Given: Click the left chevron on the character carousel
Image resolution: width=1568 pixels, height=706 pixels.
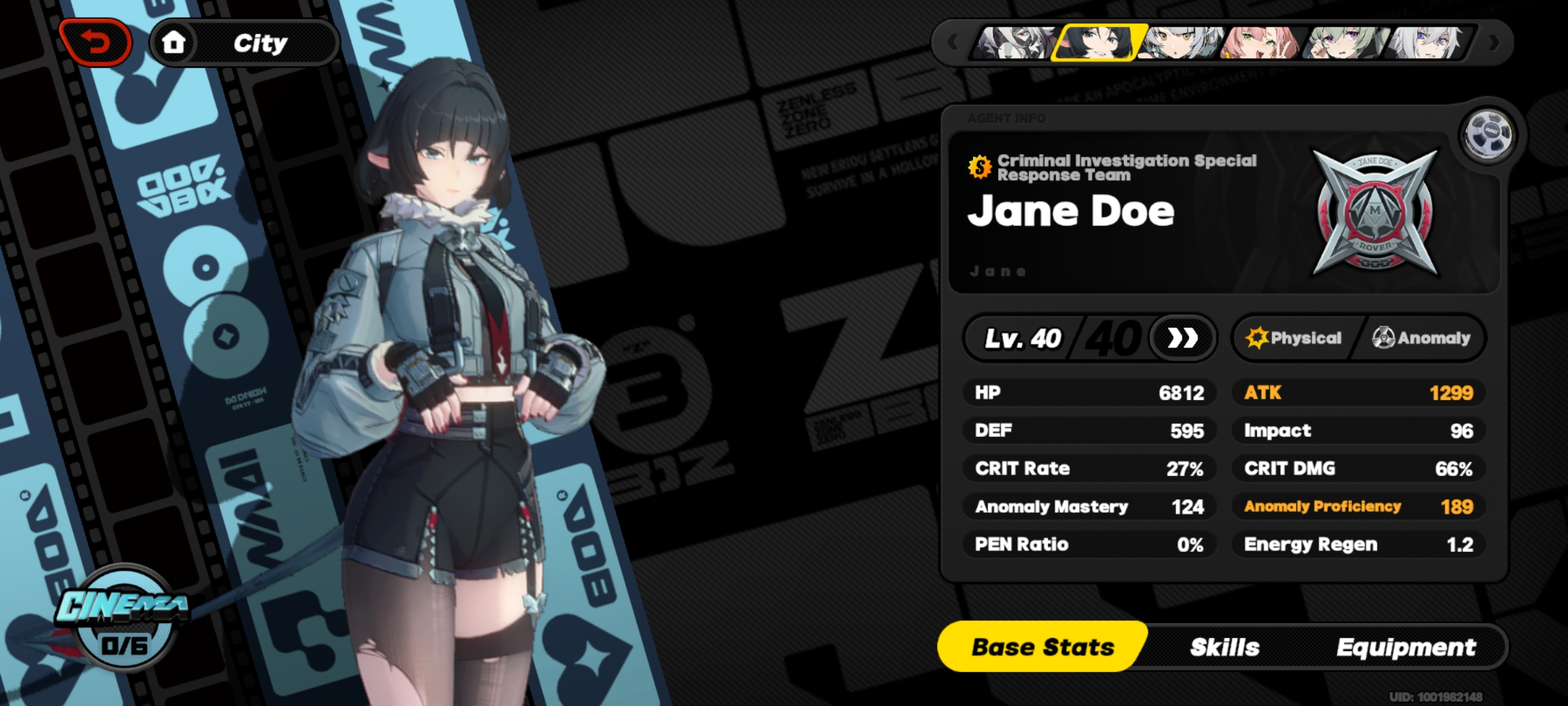Looking at the screenshot, I should coord(953,42).
